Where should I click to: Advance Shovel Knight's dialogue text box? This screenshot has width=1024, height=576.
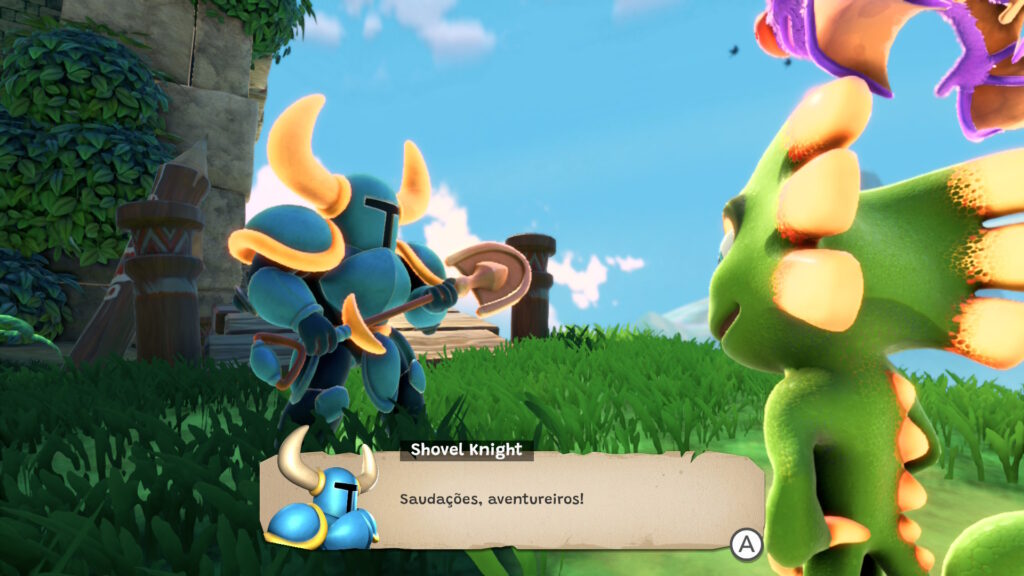tap(746, 545)
